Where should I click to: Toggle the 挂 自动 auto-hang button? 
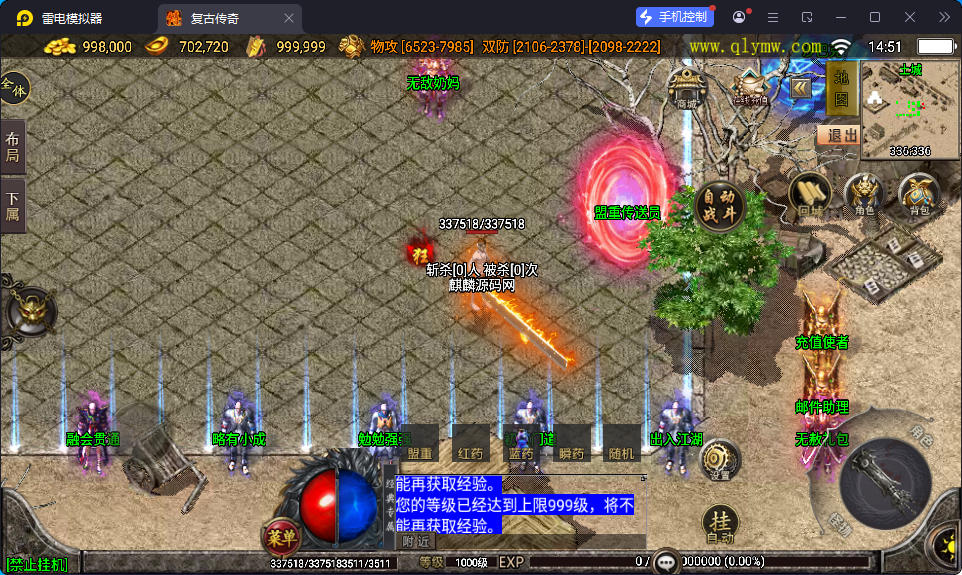[x=720, y=525]
